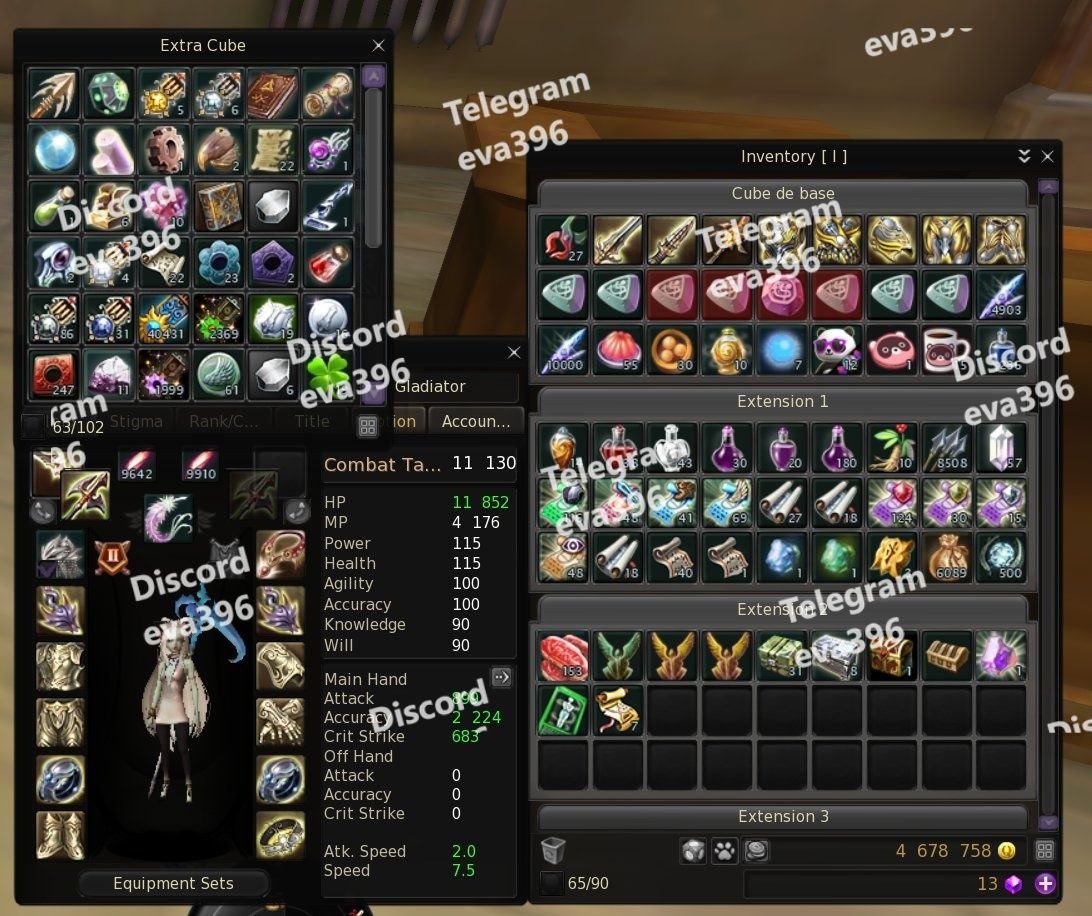
Task: Close the character profile window
Action: coord(514,353)
